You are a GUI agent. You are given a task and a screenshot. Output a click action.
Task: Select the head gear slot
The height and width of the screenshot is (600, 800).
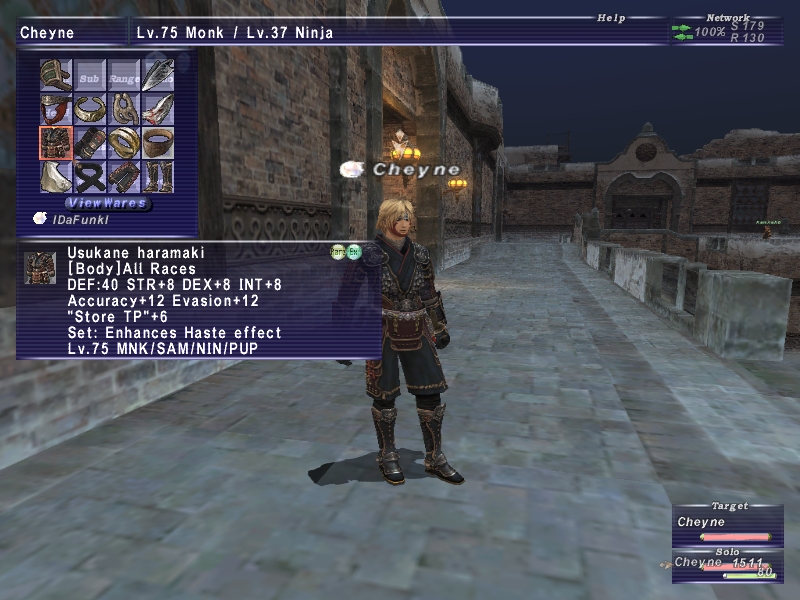coord(55,109)
